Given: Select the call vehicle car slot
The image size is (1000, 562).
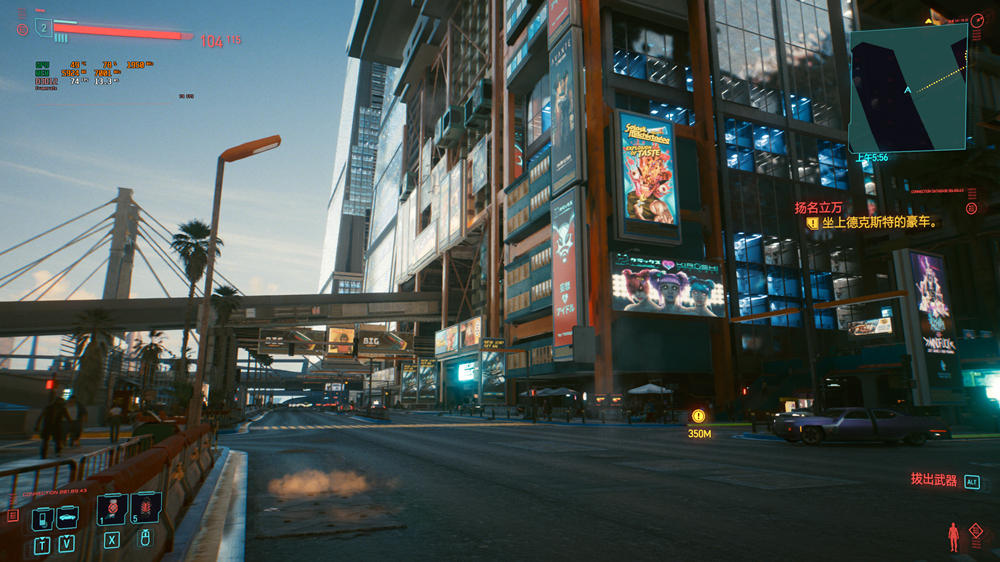Looking at the screenshot, I should click(x=67, y=517).
